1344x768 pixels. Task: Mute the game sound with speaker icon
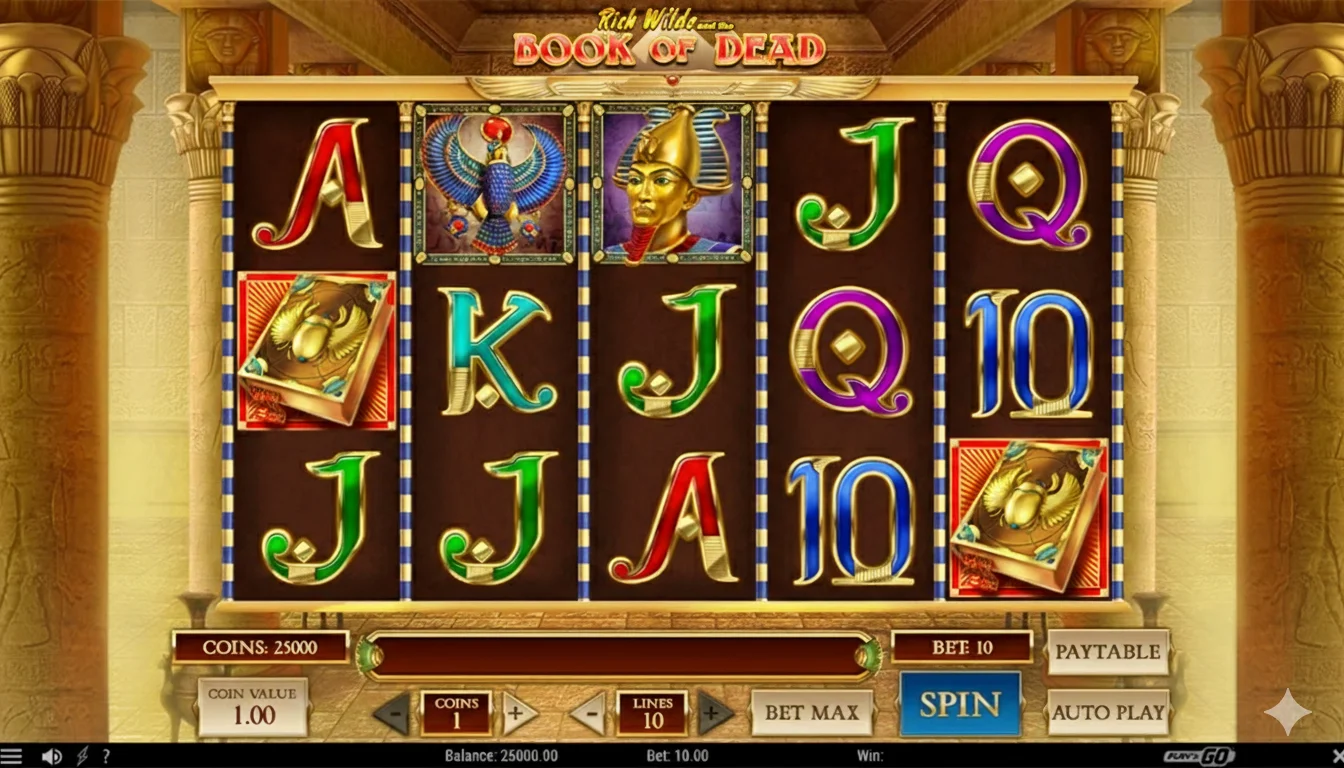51,757
